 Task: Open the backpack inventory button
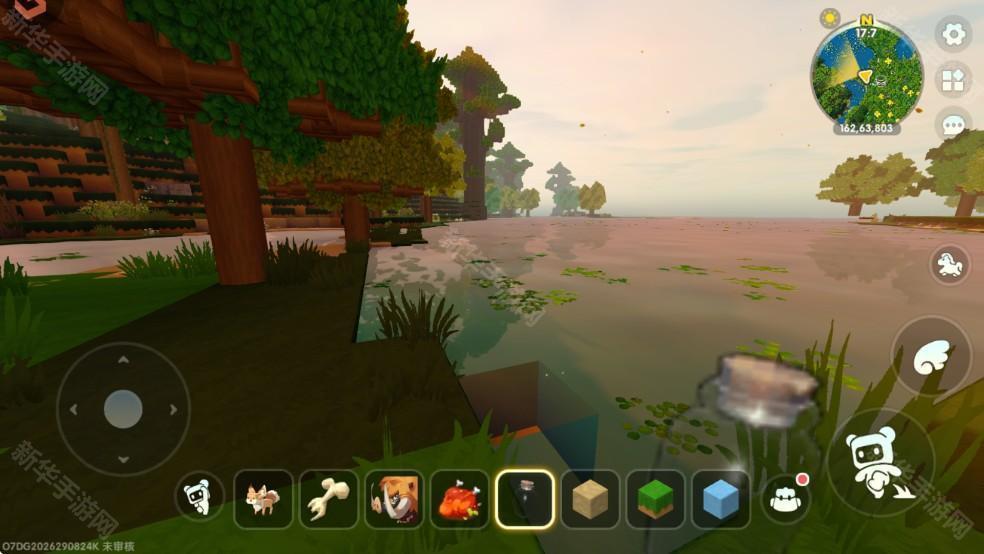[785, 498]
